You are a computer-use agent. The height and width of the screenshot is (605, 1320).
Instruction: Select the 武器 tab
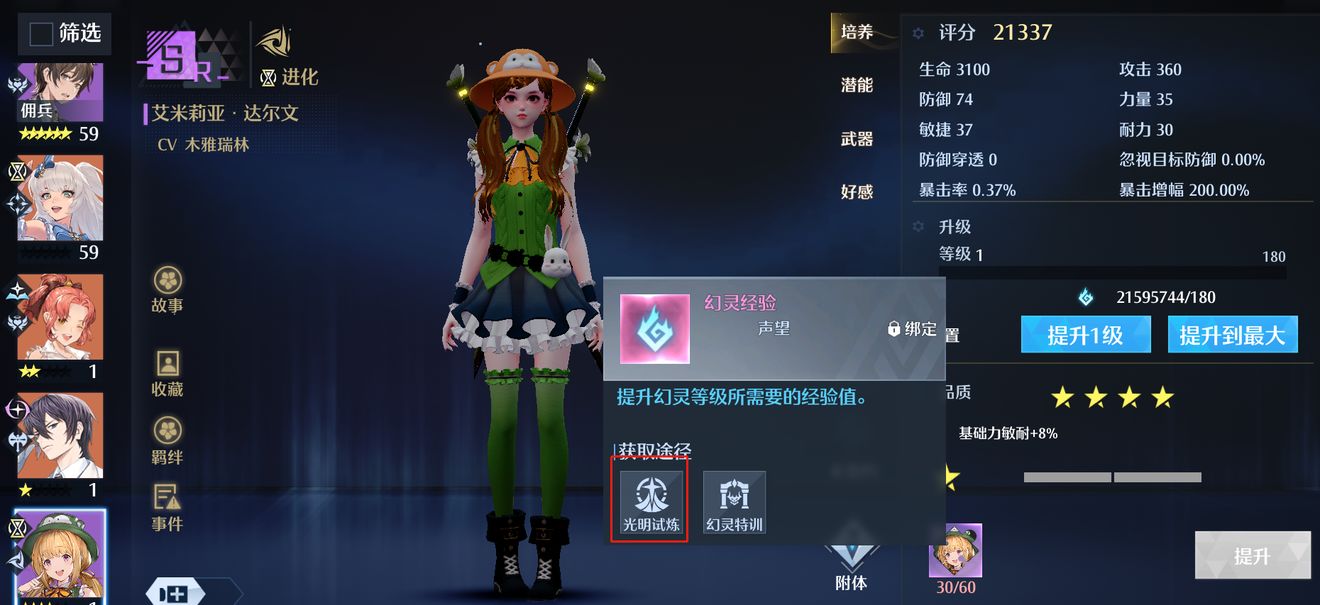856,139
